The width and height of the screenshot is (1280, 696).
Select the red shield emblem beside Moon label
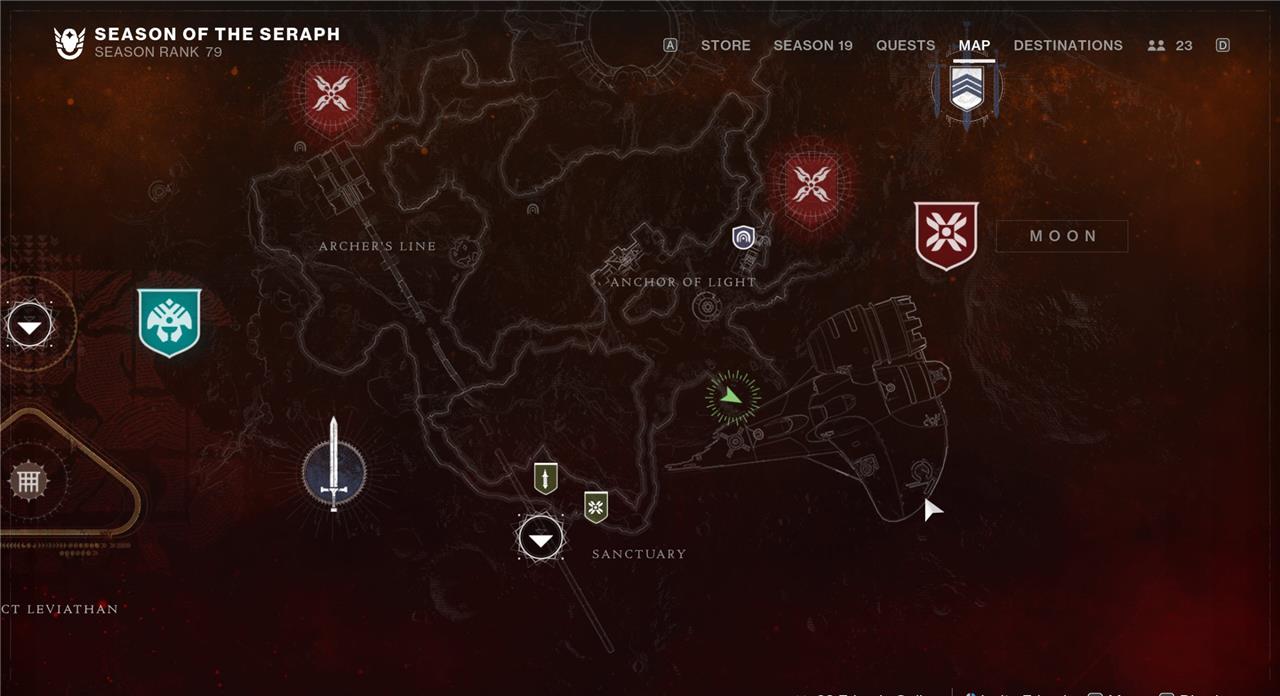click(946, 236)
